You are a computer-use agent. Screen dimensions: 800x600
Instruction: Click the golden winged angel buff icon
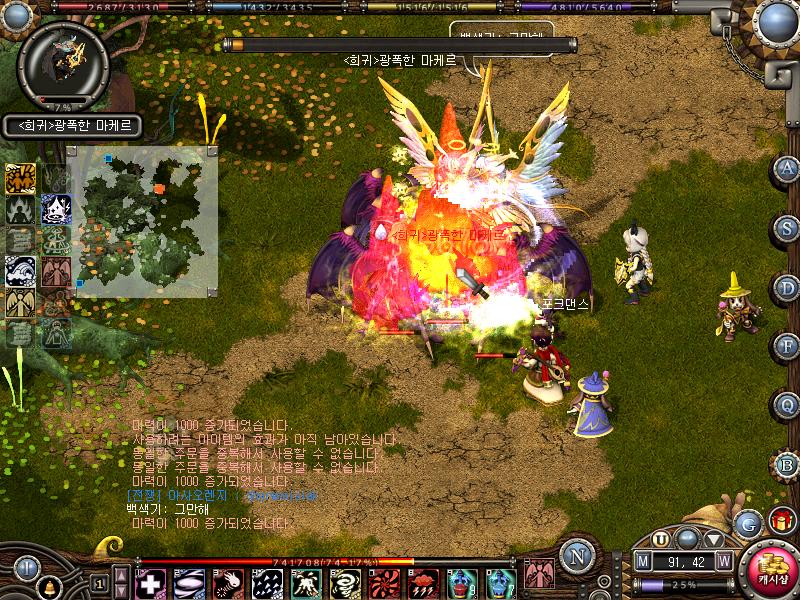click(21, 302)
